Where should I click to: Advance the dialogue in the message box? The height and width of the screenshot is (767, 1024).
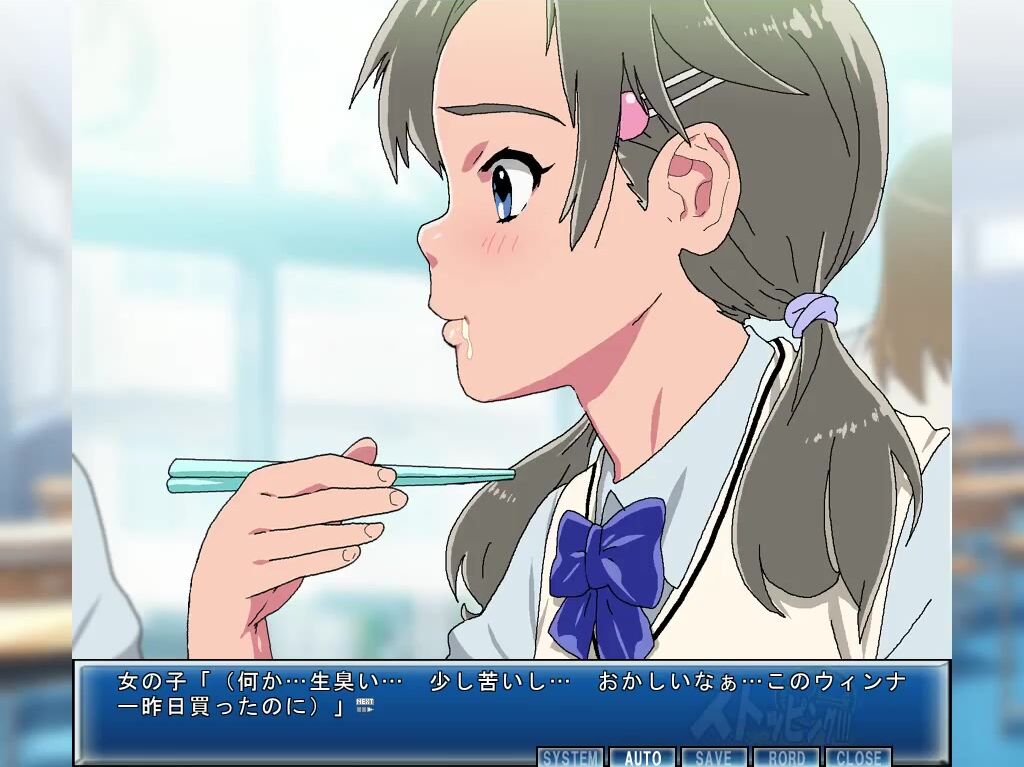(510, 698)
